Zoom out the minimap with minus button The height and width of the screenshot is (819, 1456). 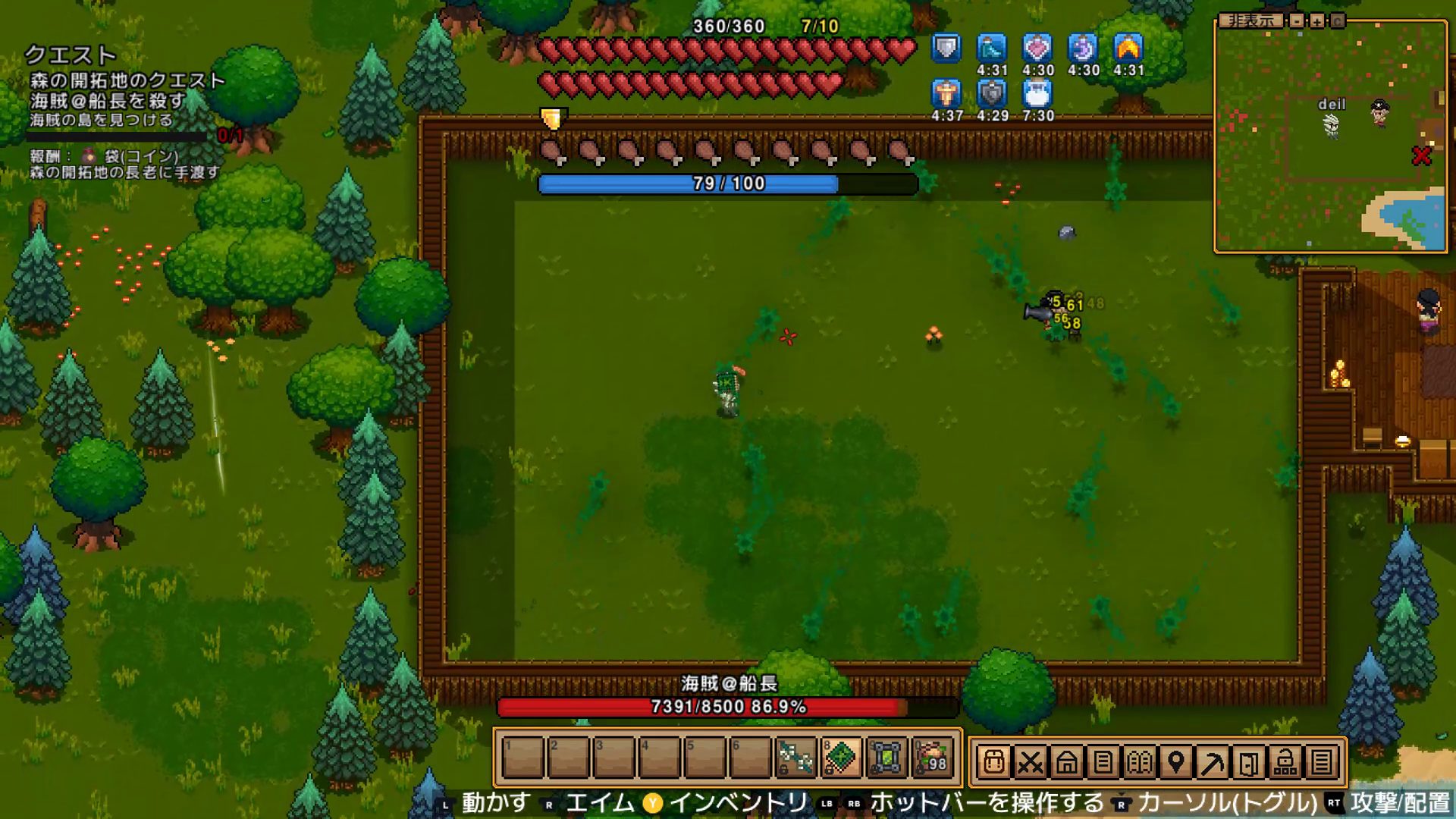pyautogui.click(x=1298, y=20)
